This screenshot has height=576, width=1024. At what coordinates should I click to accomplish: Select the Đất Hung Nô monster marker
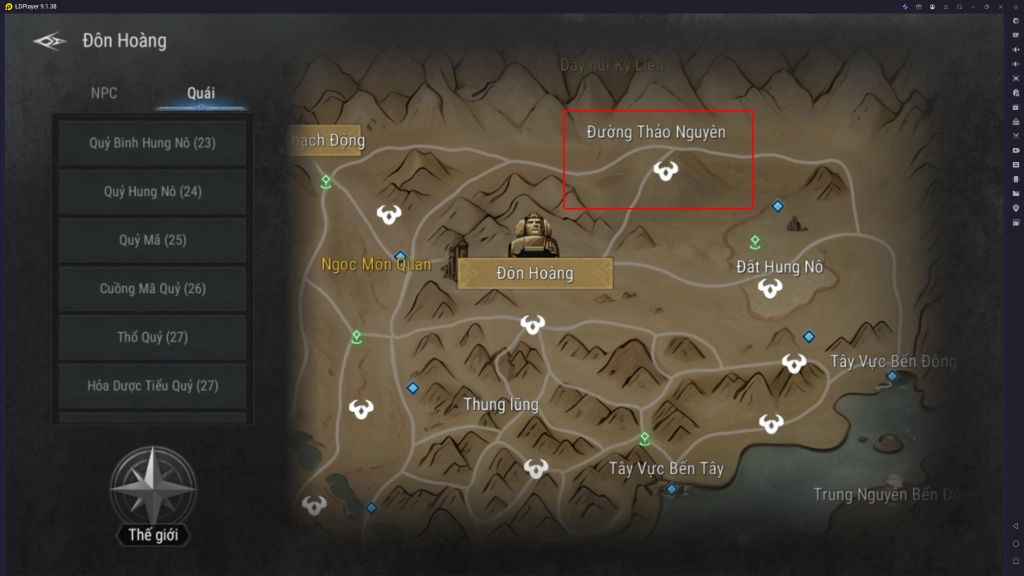click(x=769, y=289)
